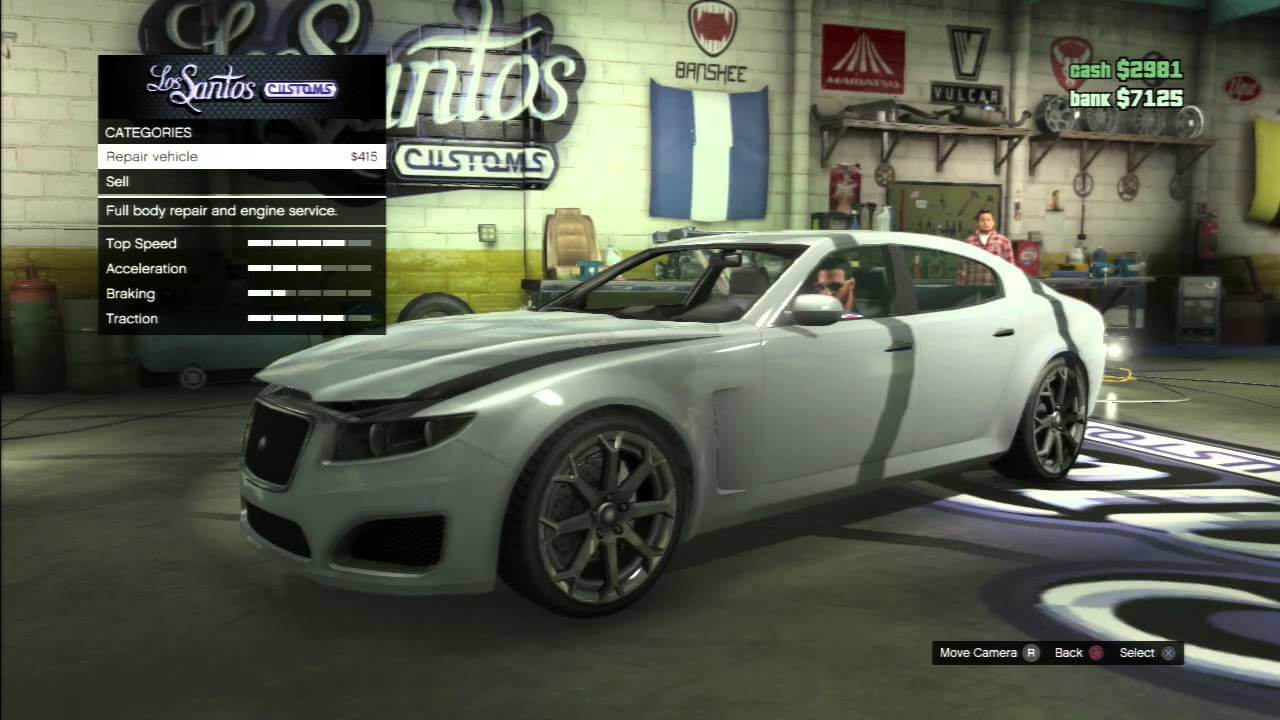Click the Acceleration stat bar
This screenshot has width=1280, height=720.
tap(308, 268)
